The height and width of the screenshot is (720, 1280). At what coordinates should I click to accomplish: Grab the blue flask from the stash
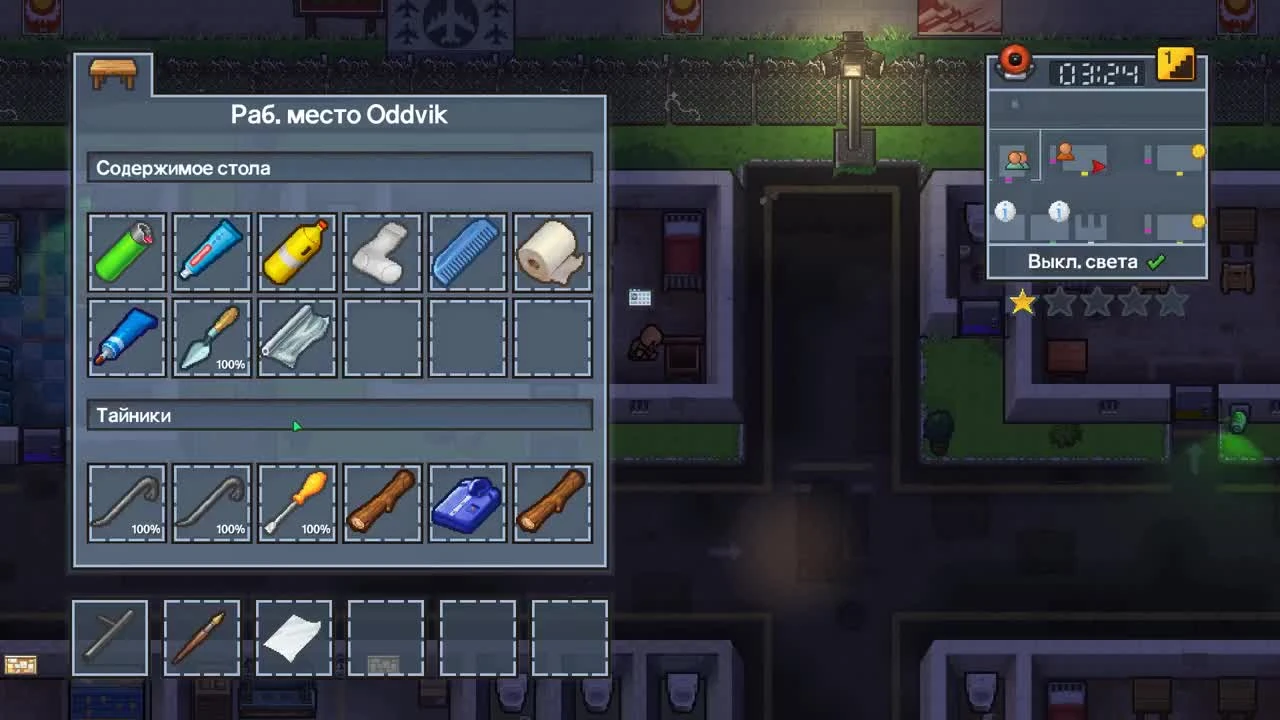466,502
